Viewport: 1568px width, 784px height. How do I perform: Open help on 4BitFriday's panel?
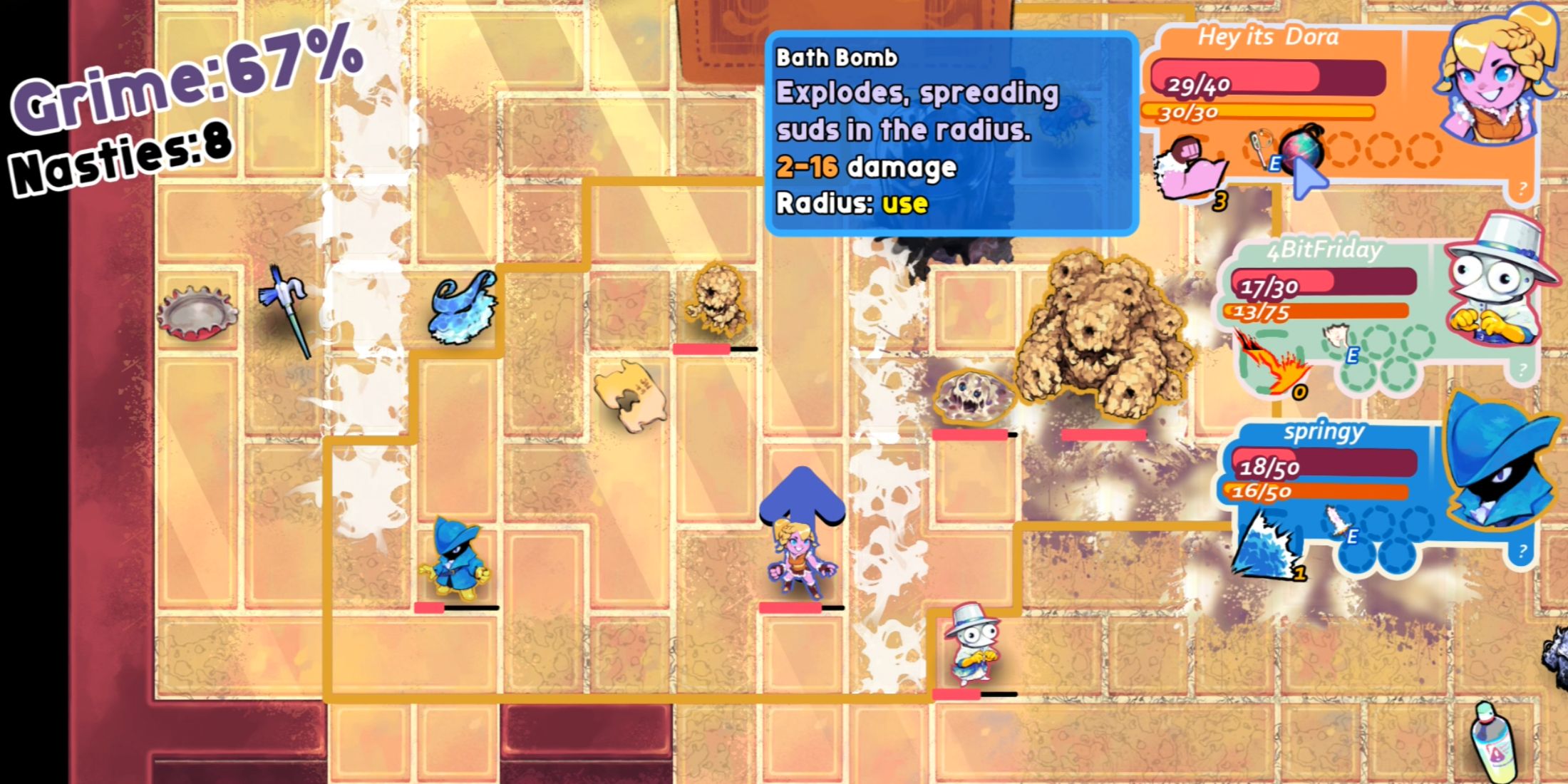click(1522, 369)
